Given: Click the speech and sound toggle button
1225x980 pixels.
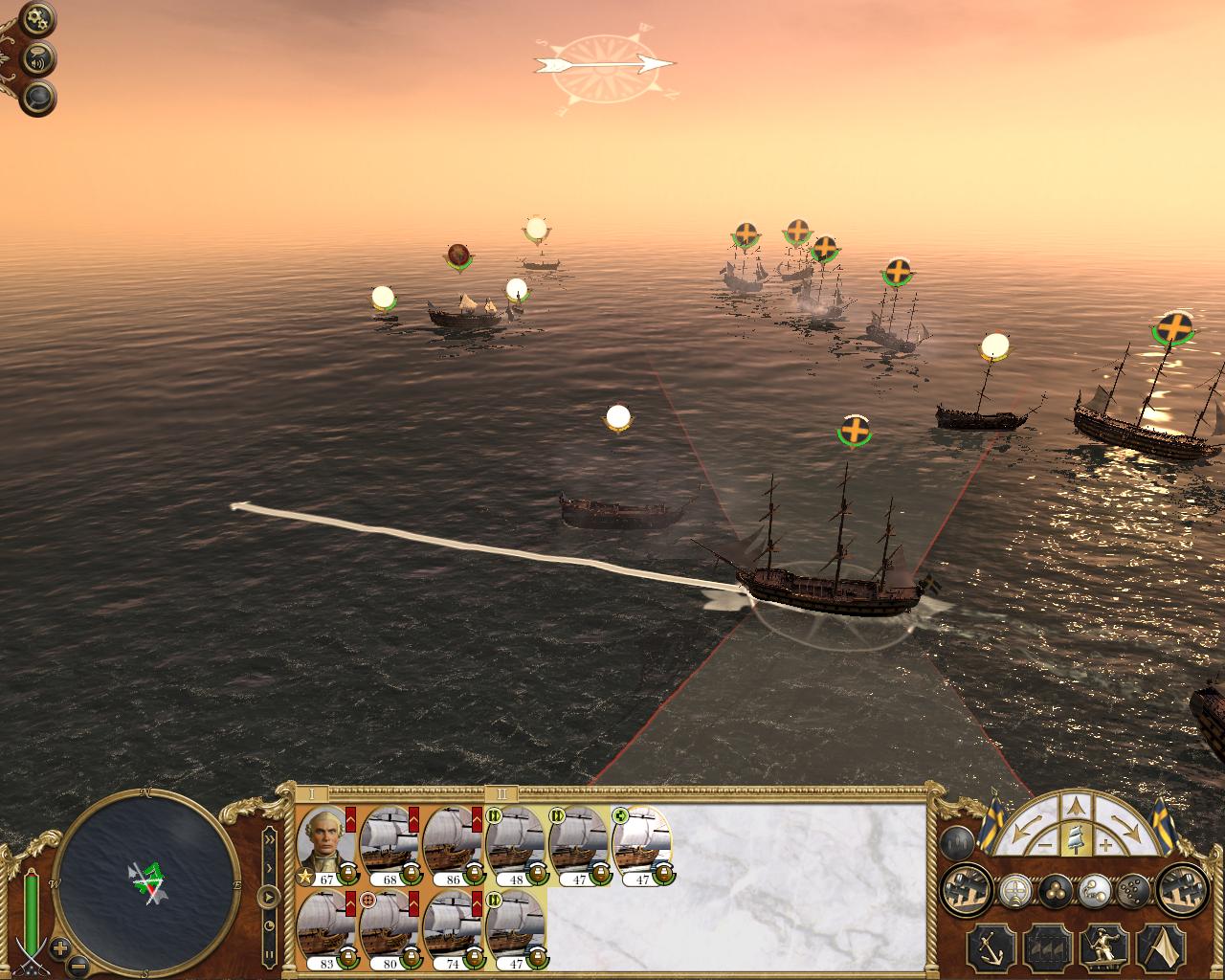Looking at the screenshot, I should point(40,57).
